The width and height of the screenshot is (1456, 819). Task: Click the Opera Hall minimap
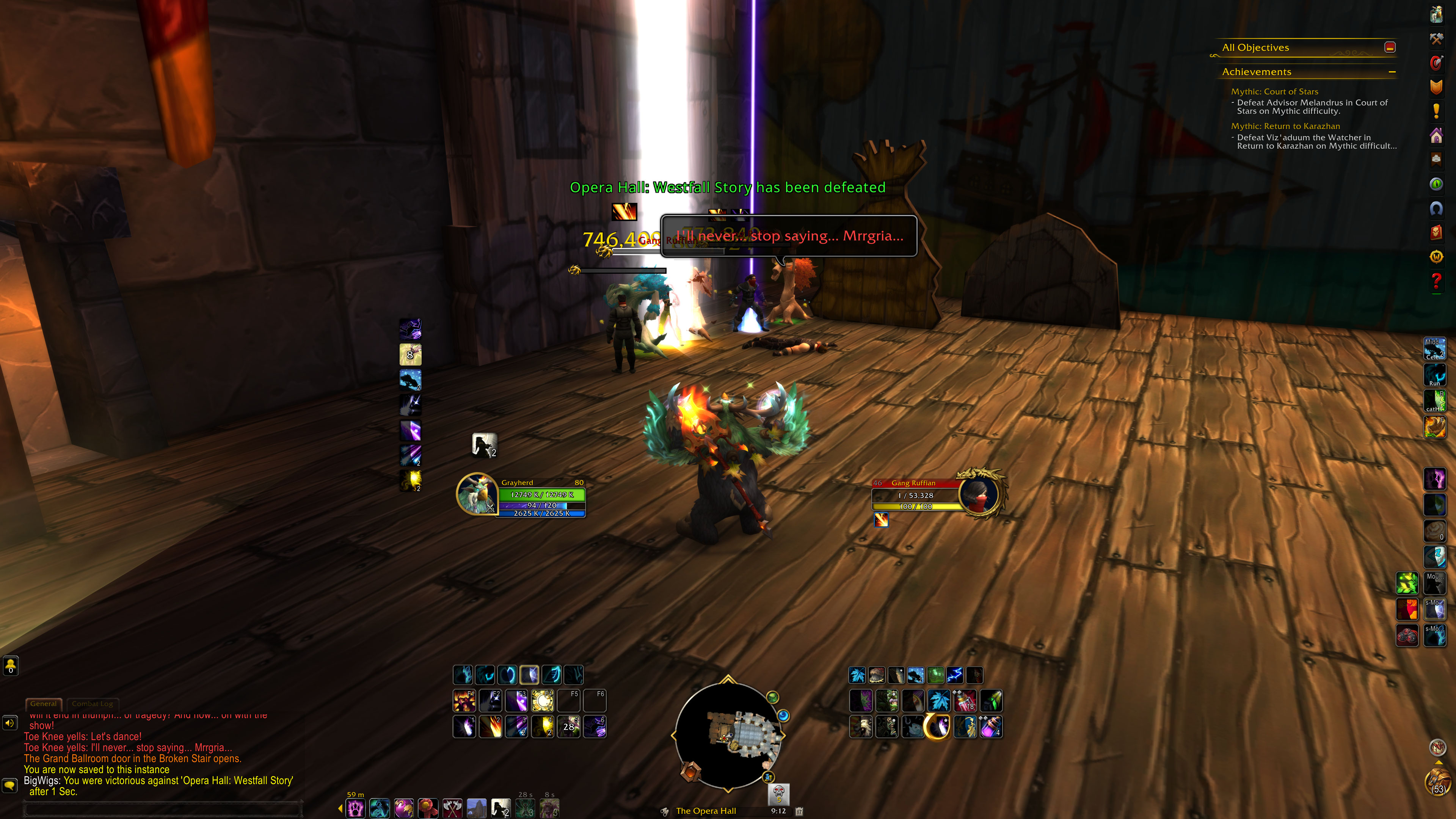pyautogui.click(x=728, y=735)
